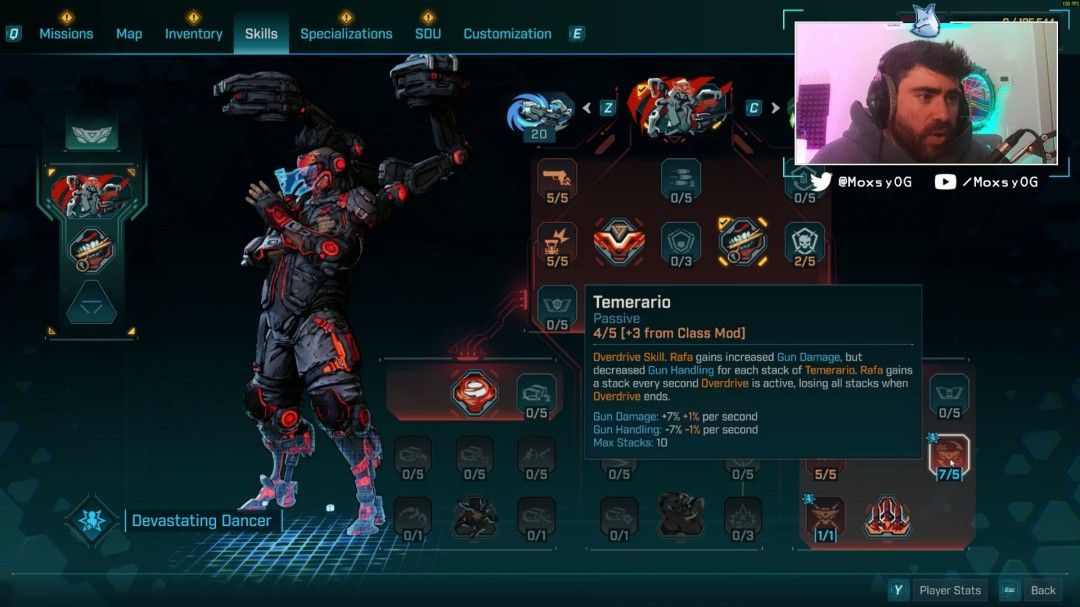This screenshot has width=1080, height=607.
Task: Switch to the Missions tab
Action: (66, 34)
